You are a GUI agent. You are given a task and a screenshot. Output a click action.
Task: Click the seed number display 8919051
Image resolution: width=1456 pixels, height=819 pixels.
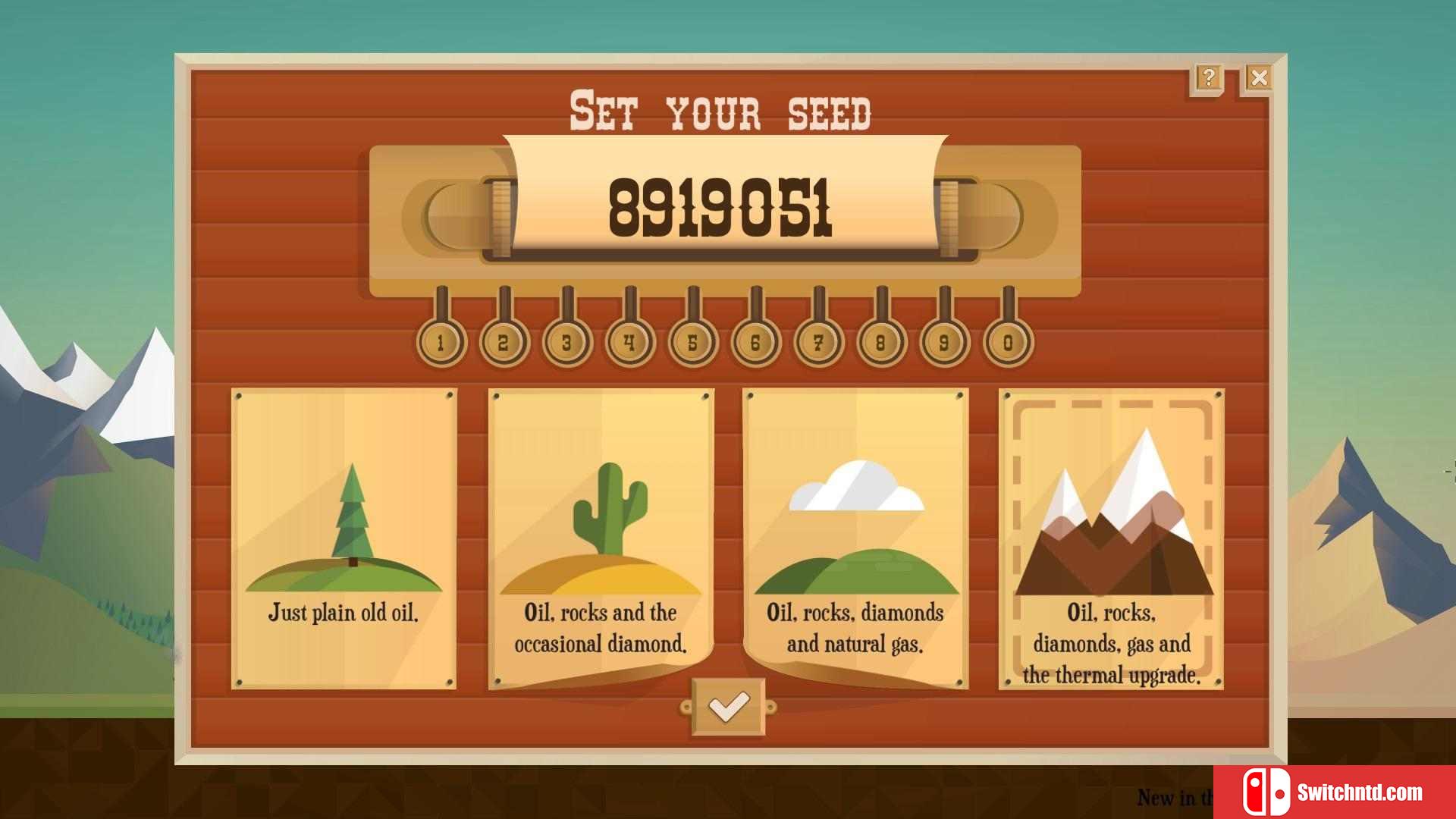720,206
